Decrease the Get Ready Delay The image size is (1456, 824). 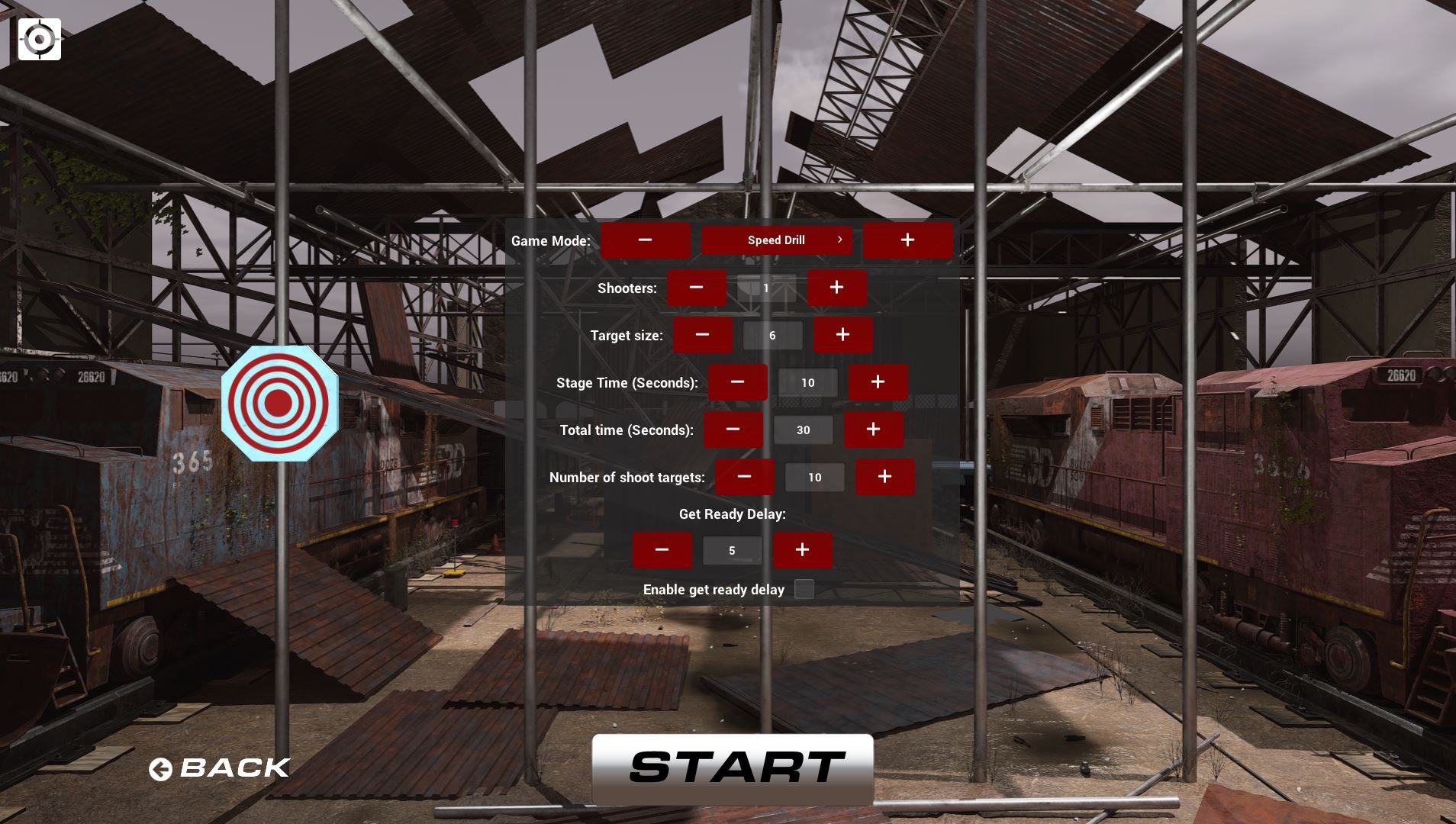(662, 550)
